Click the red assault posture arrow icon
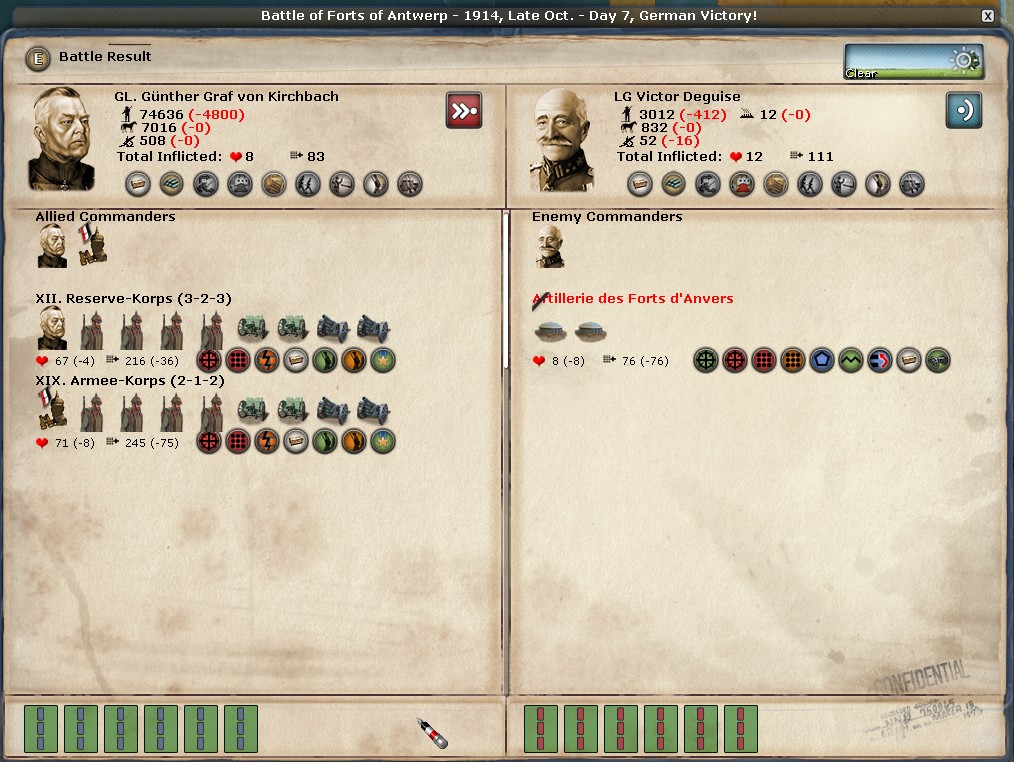Image resolution: width=1014 pixels, height=762 pixels. (463, 110)
